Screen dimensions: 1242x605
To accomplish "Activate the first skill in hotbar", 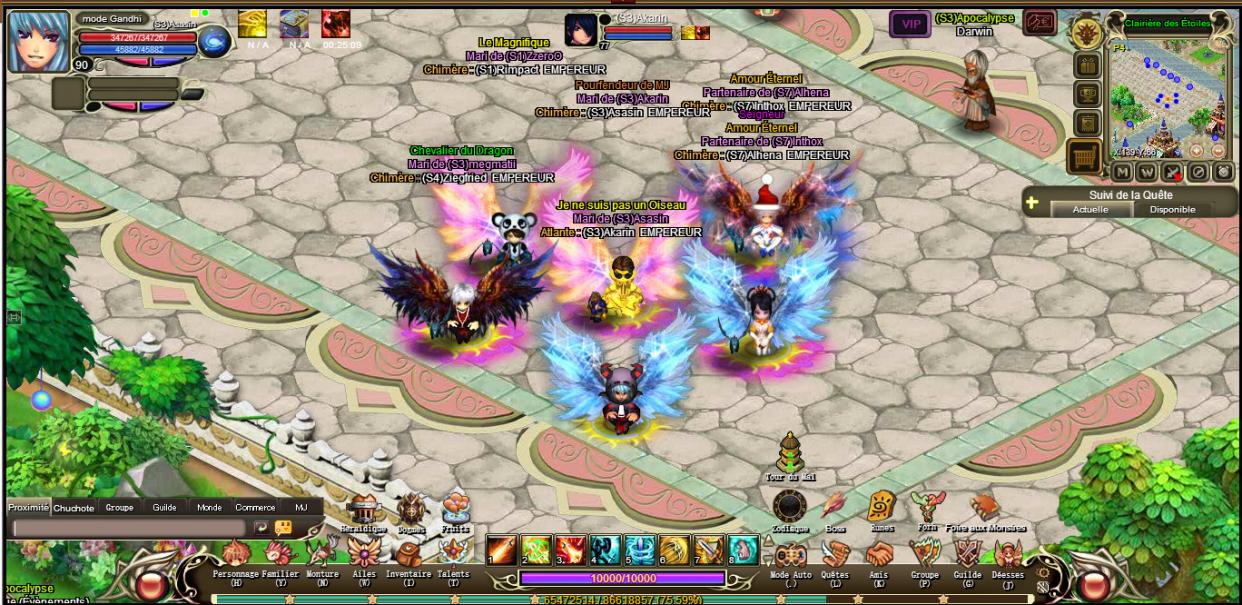I will tap(501, 550).
